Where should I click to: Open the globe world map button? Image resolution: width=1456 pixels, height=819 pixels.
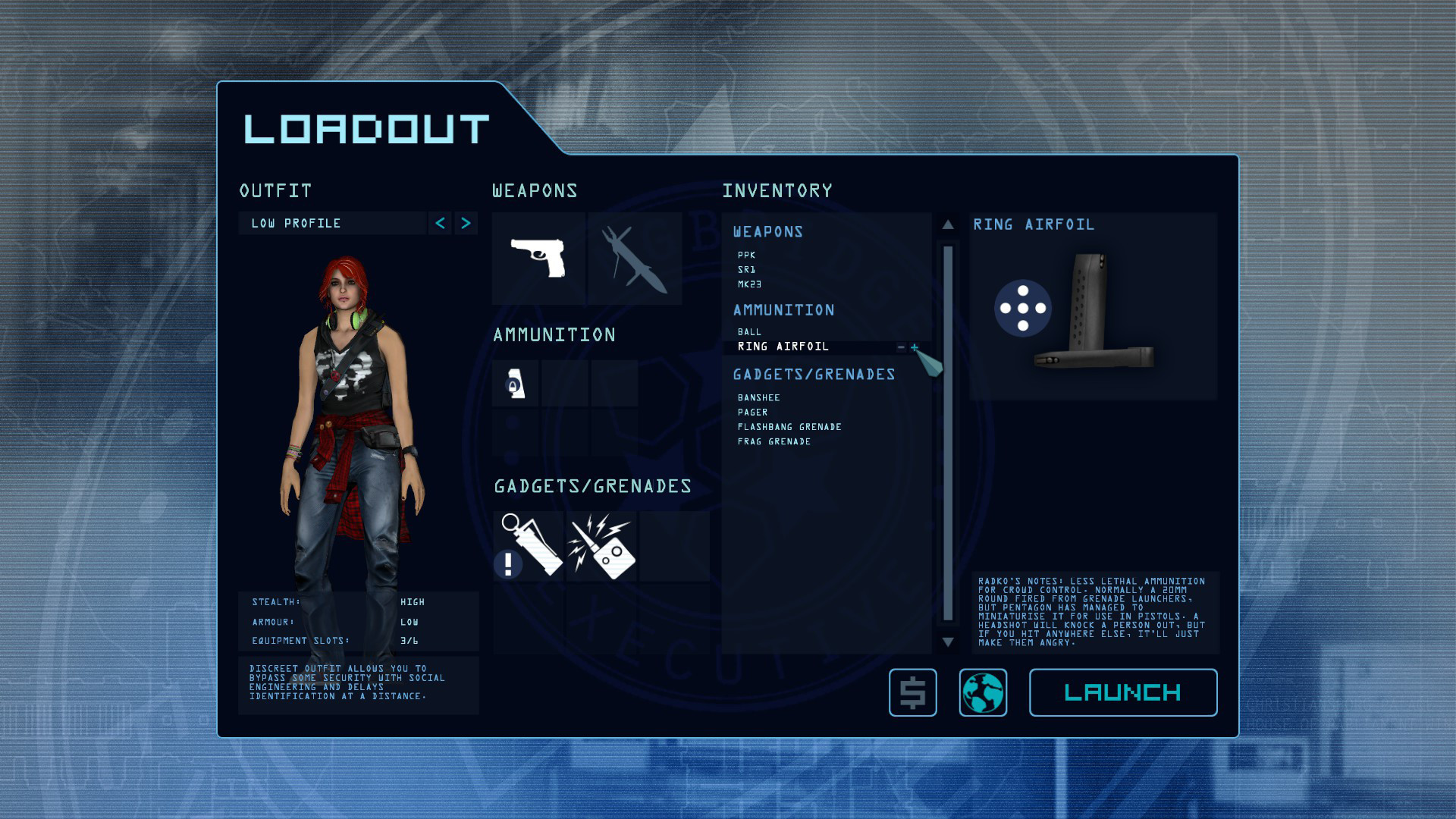[x=983, y=692]
